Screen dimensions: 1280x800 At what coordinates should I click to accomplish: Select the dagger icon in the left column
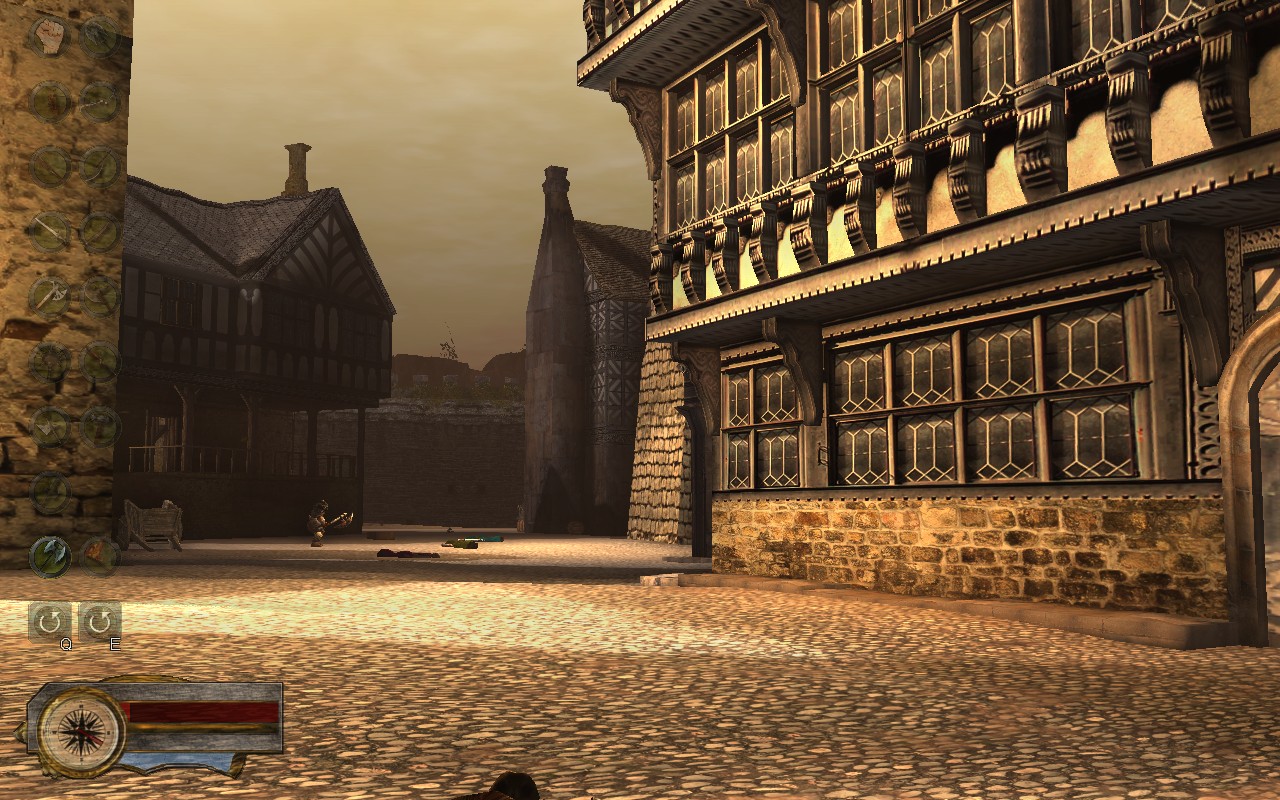pyautogui.click(x=50, y=164)
